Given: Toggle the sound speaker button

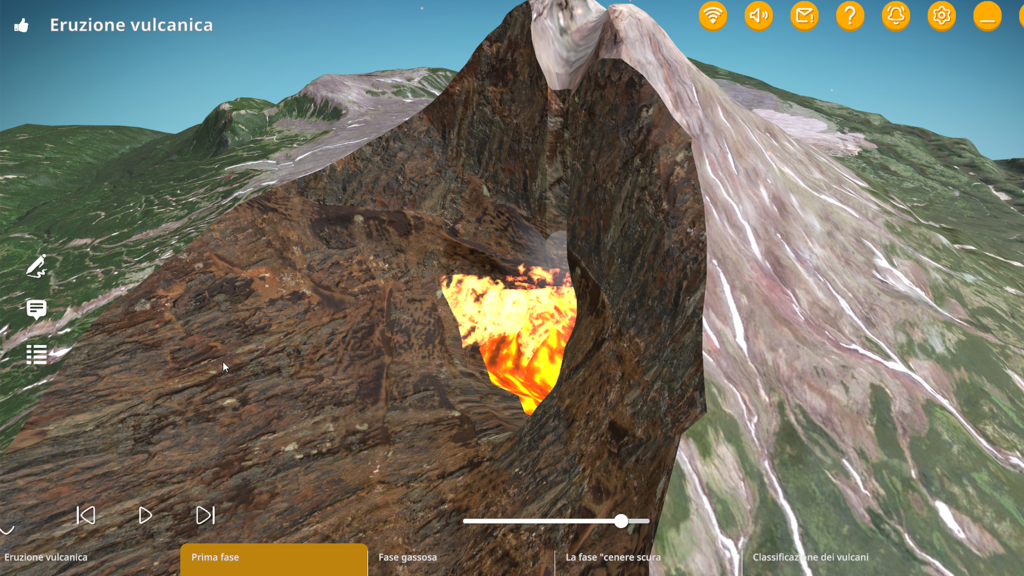Looking at the screenshot, I should tap(759, 15).
